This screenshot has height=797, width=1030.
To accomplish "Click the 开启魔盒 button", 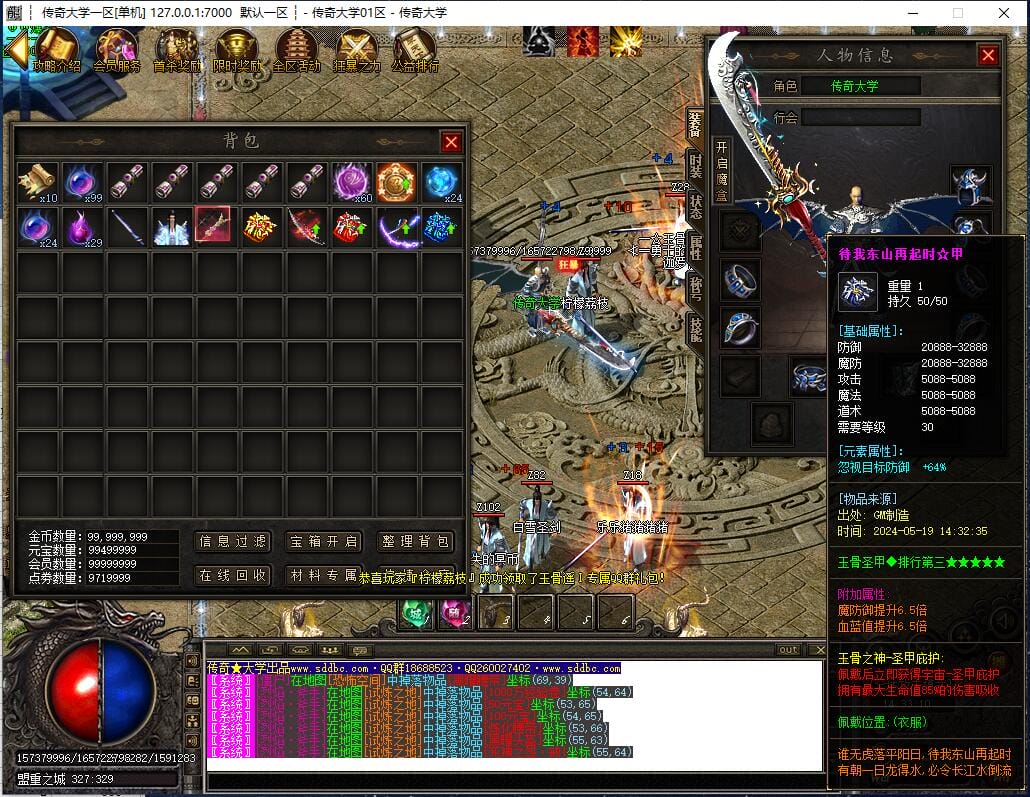I will tap(721, 171).
